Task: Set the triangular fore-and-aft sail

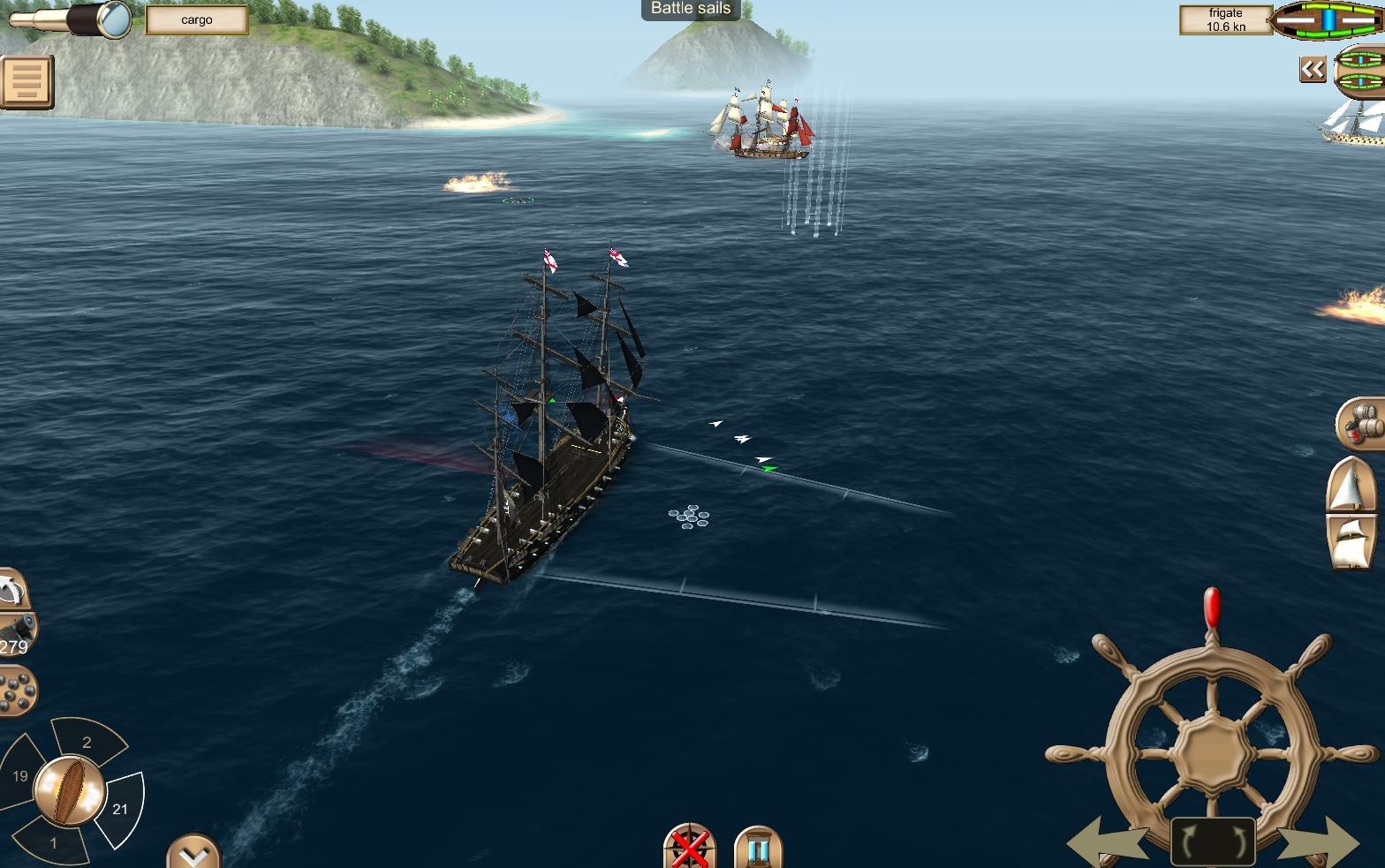Action: pos(1351,484)
